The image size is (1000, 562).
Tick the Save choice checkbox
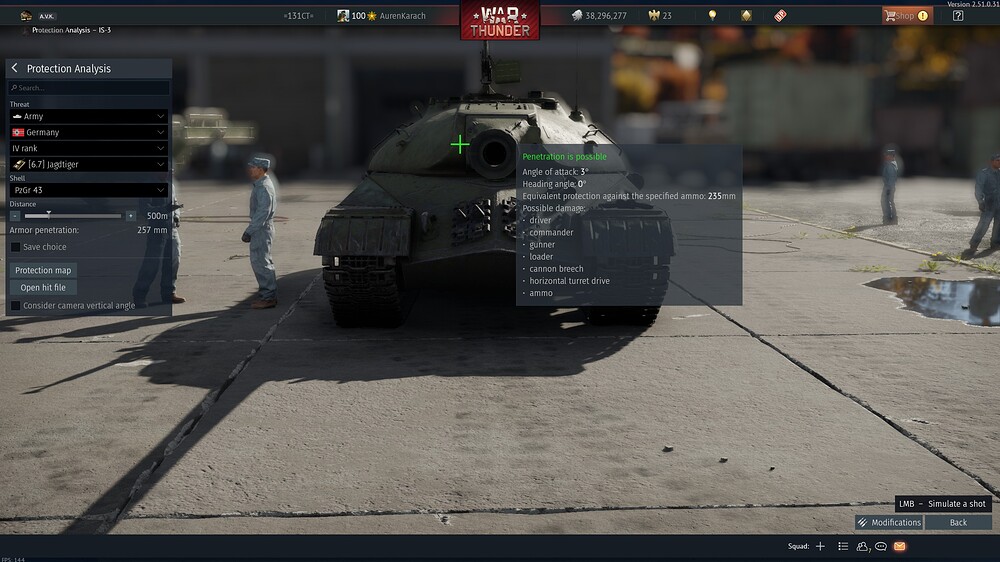point(15,247)
